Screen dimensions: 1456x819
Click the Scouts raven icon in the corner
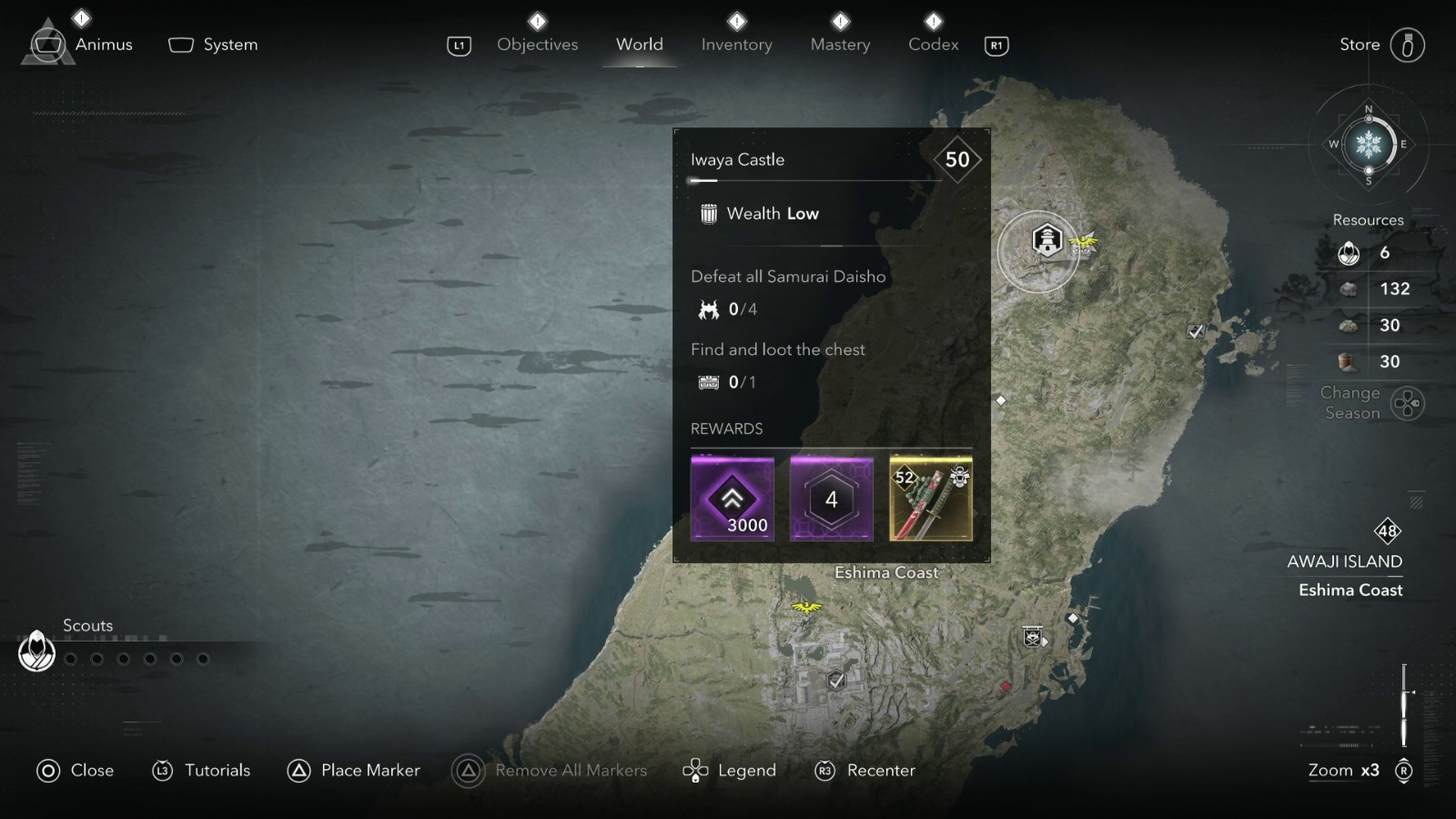click(x=36, y=652)
